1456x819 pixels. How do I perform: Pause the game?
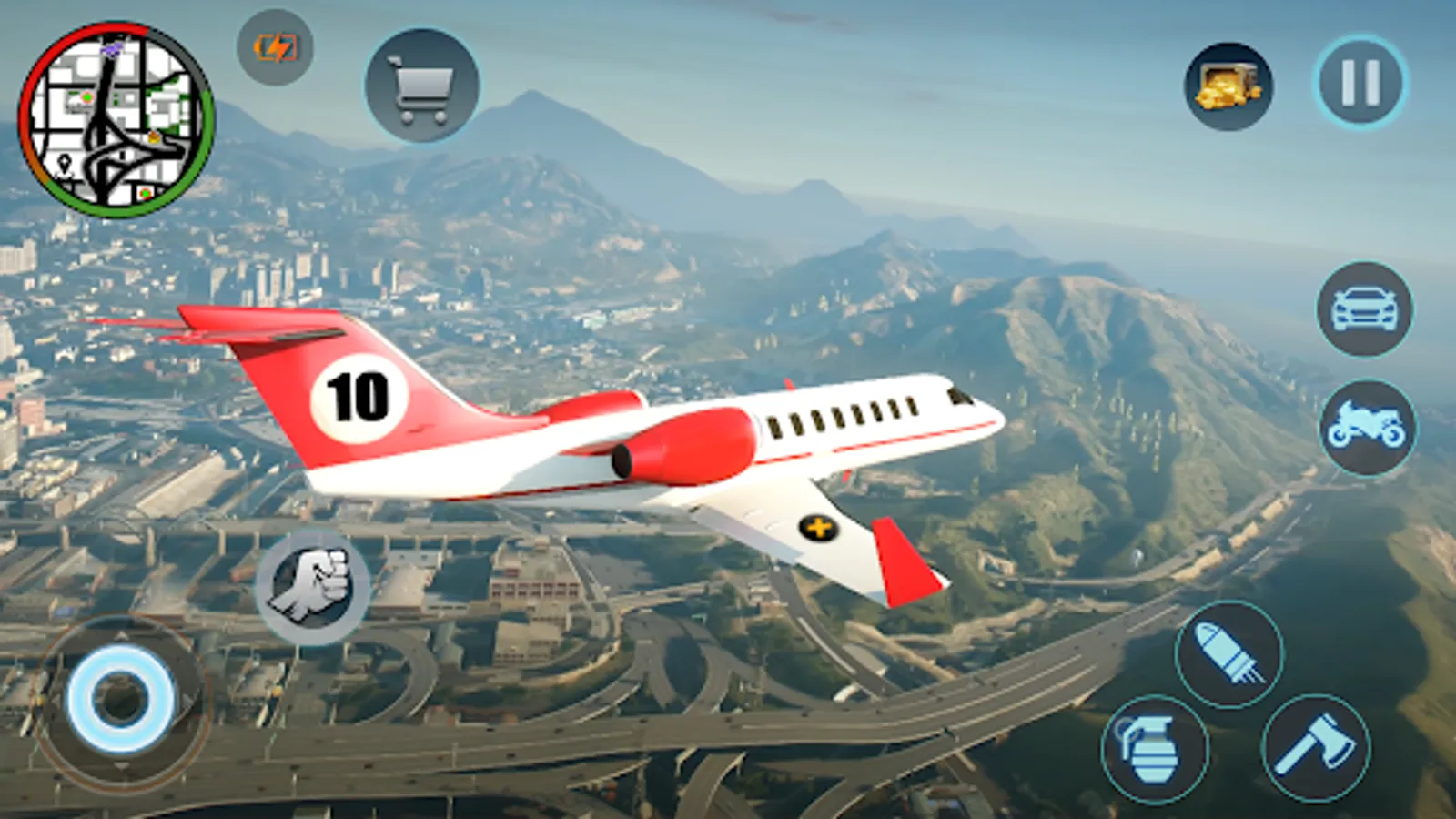click(1360, 83)
